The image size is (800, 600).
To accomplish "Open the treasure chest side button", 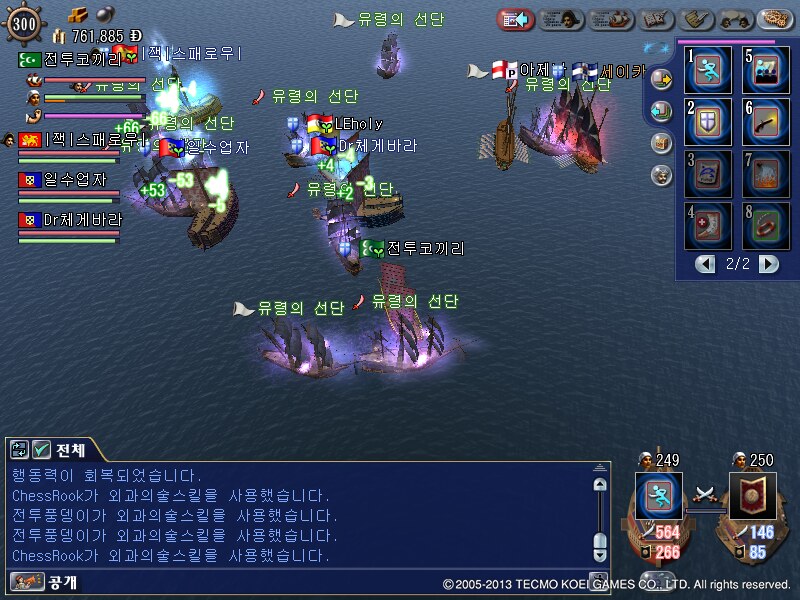I will pyautogui.click(x=660, y=143).
